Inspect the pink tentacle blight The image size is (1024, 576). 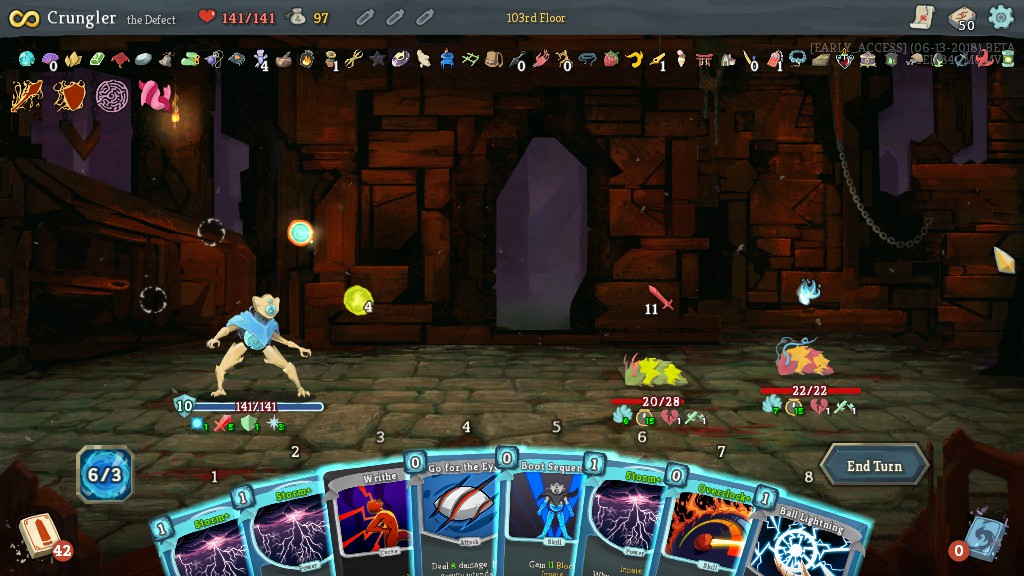[x=154, y=96]
